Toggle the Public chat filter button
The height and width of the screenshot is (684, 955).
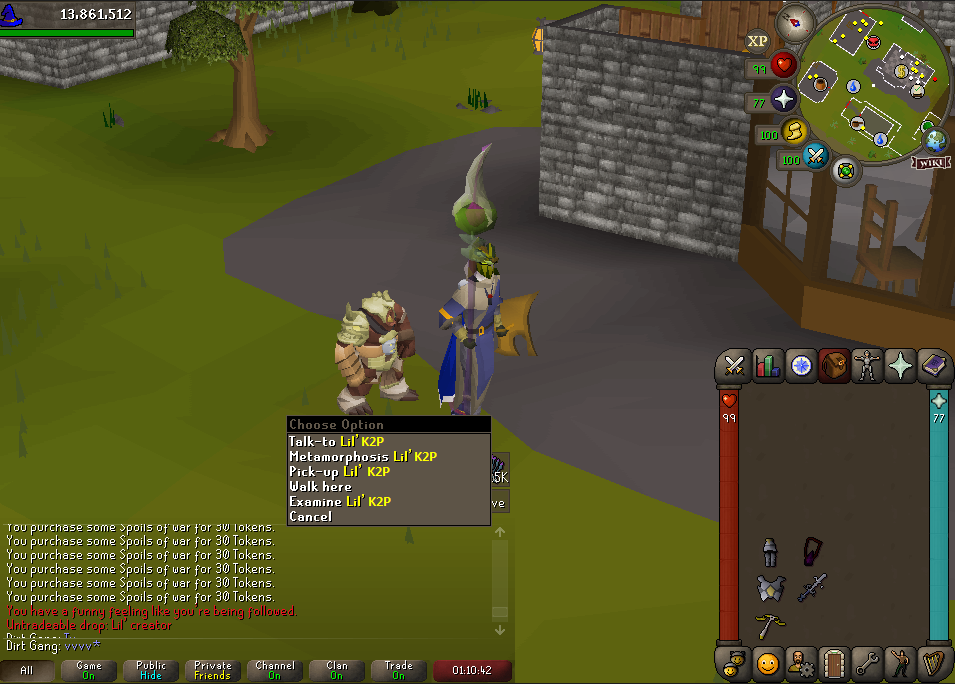pos(151,670)
